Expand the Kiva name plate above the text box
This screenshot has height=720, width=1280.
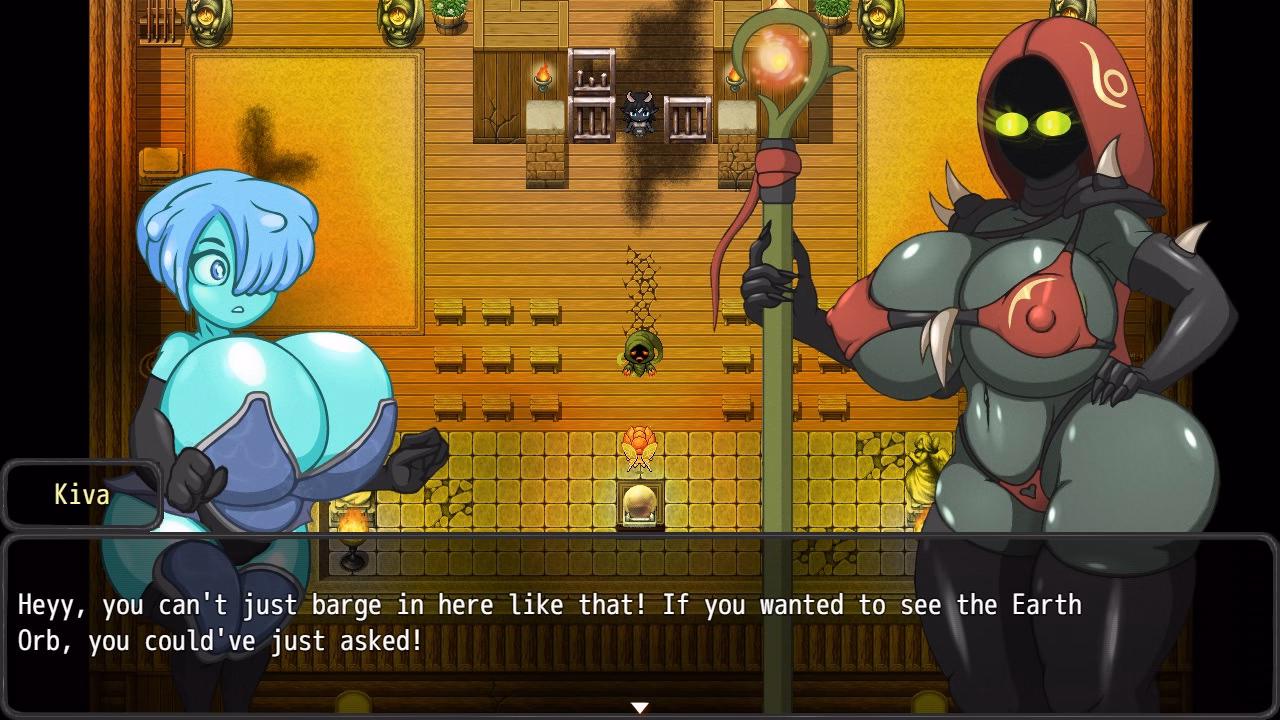83,494
